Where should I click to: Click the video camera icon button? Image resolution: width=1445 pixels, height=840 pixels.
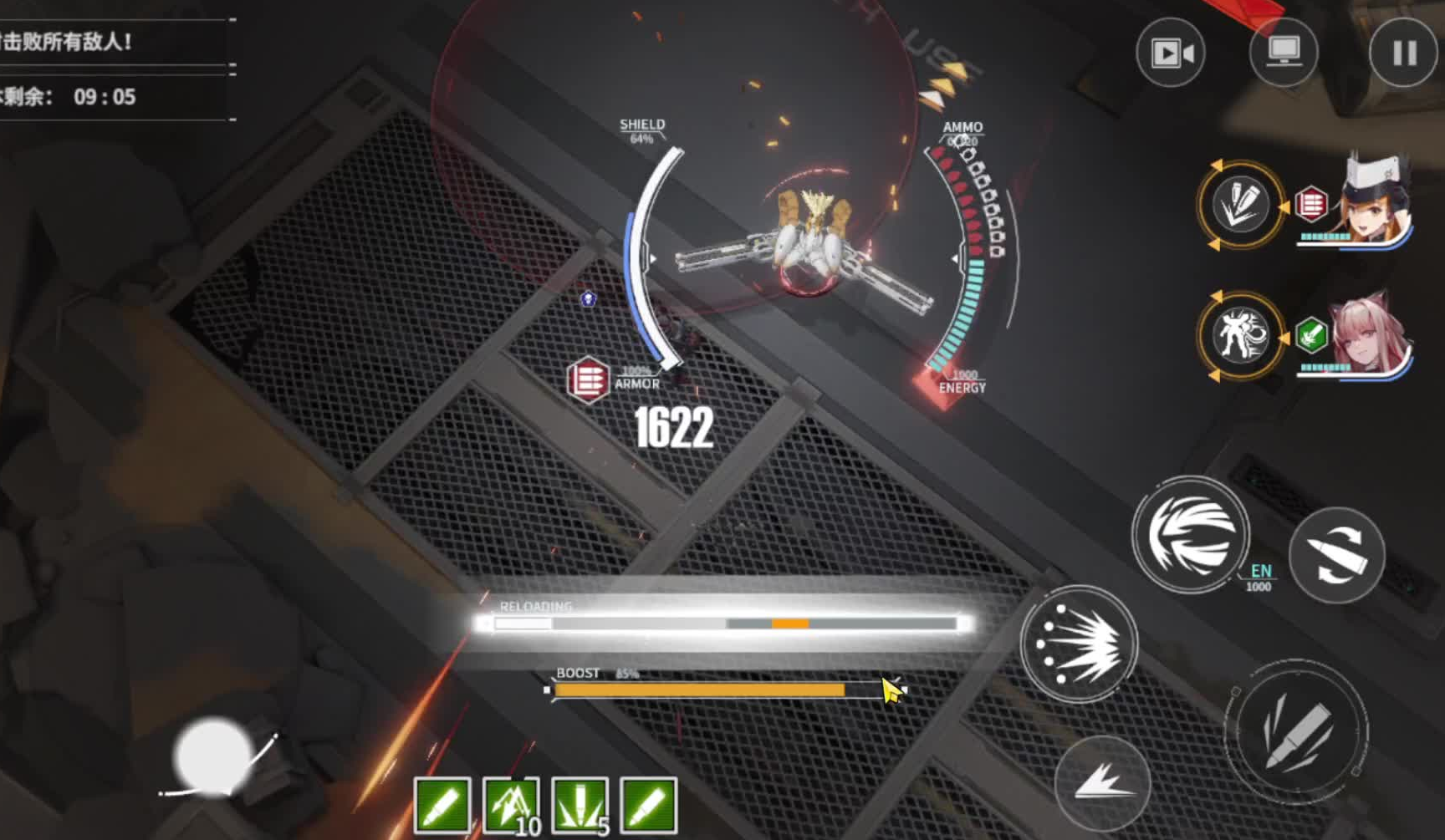point(1171,53)
